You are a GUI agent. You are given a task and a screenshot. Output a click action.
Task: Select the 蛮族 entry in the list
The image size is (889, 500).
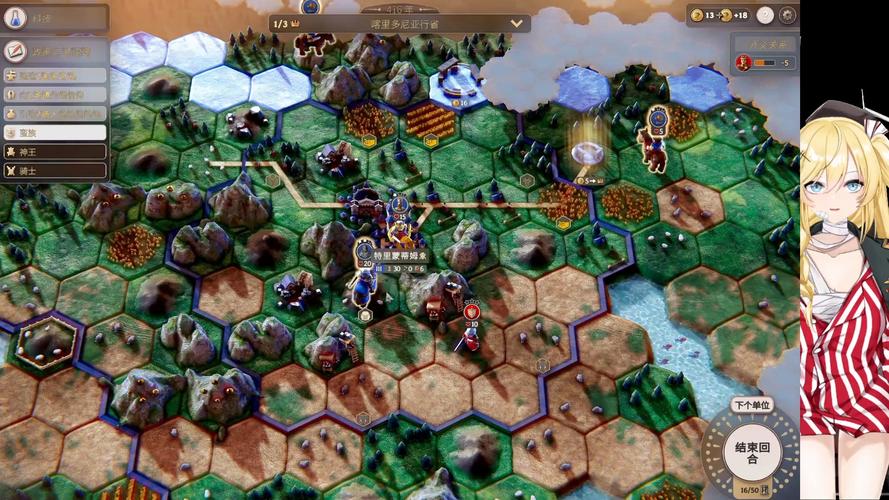coord(55,132)
